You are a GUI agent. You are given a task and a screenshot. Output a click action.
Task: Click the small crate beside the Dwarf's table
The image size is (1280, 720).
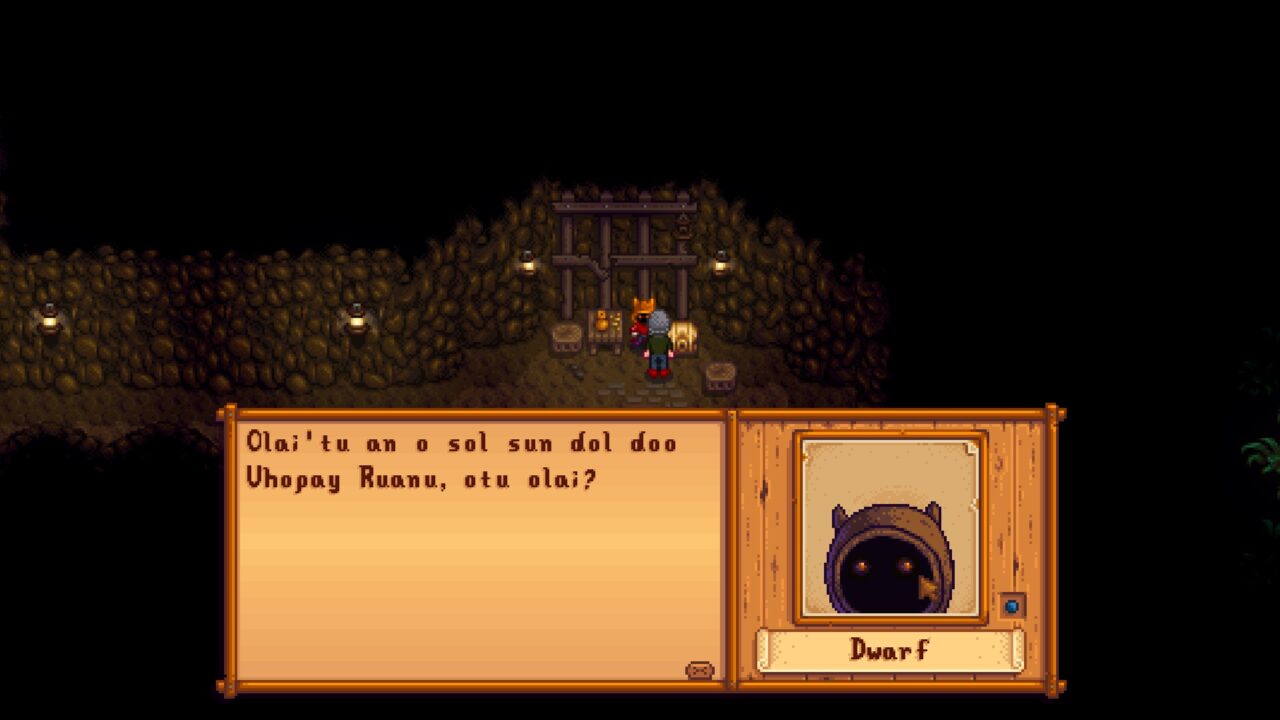[568, 335]
